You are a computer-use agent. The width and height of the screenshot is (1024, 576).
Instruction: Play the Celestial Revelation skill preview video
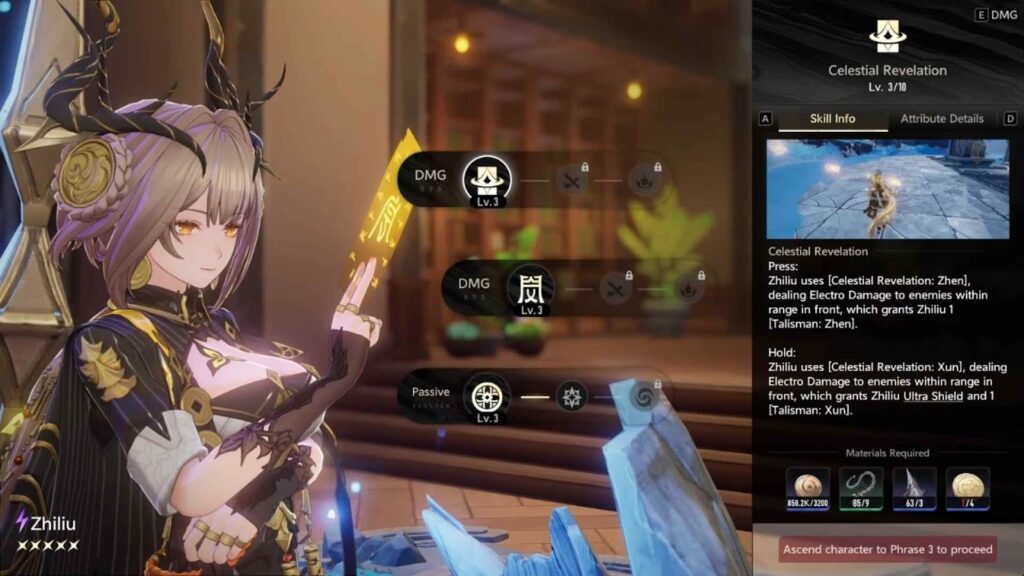coord(887,189)
